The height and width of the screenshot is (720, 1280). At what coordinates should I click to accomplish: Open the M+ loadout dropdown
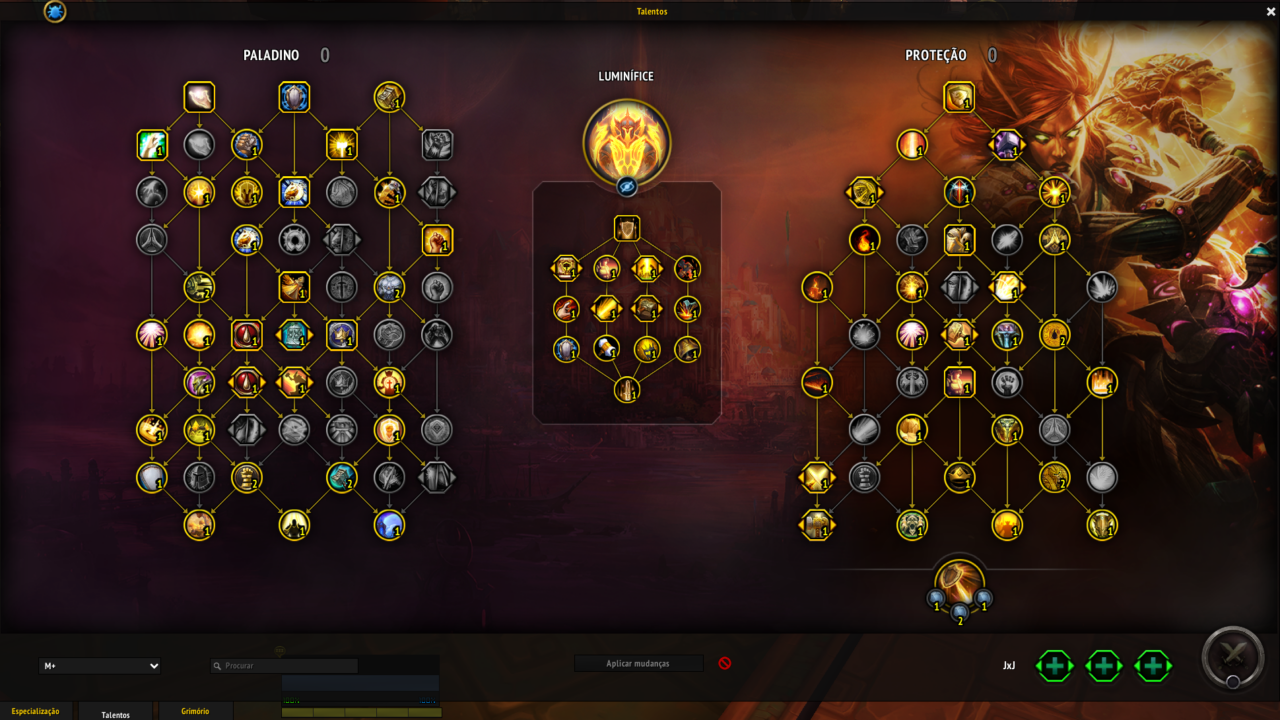[x=100, y=666]
